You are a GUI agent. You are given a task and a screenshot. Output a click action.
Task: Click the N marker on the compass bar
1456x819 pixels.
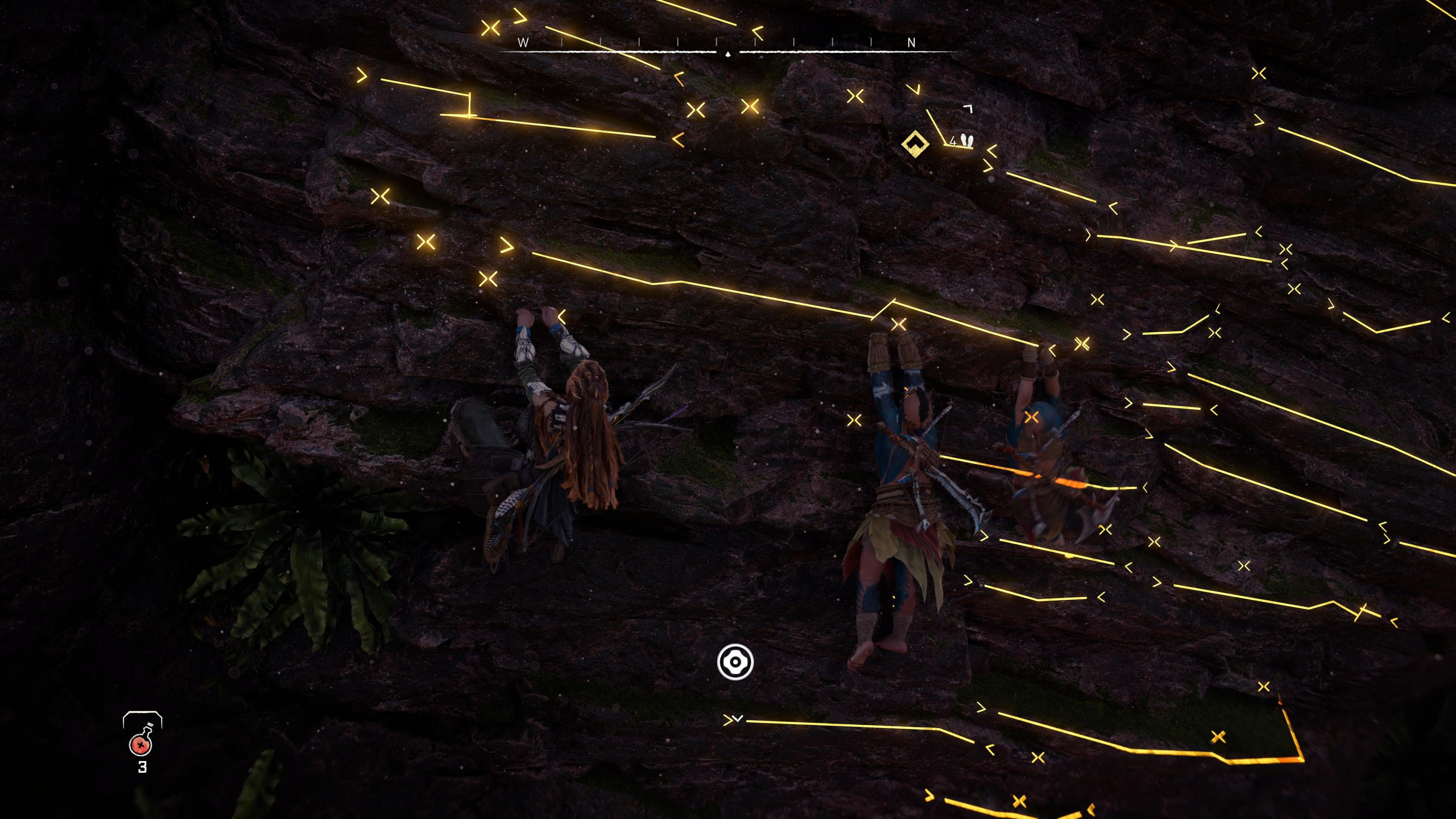[911, 42]
